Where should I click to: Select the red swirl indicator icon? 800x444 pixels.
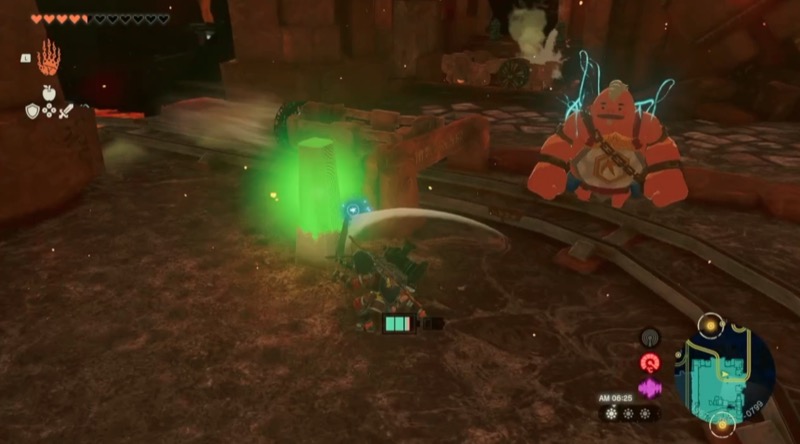pyautogui.click(x=651, y=363)
